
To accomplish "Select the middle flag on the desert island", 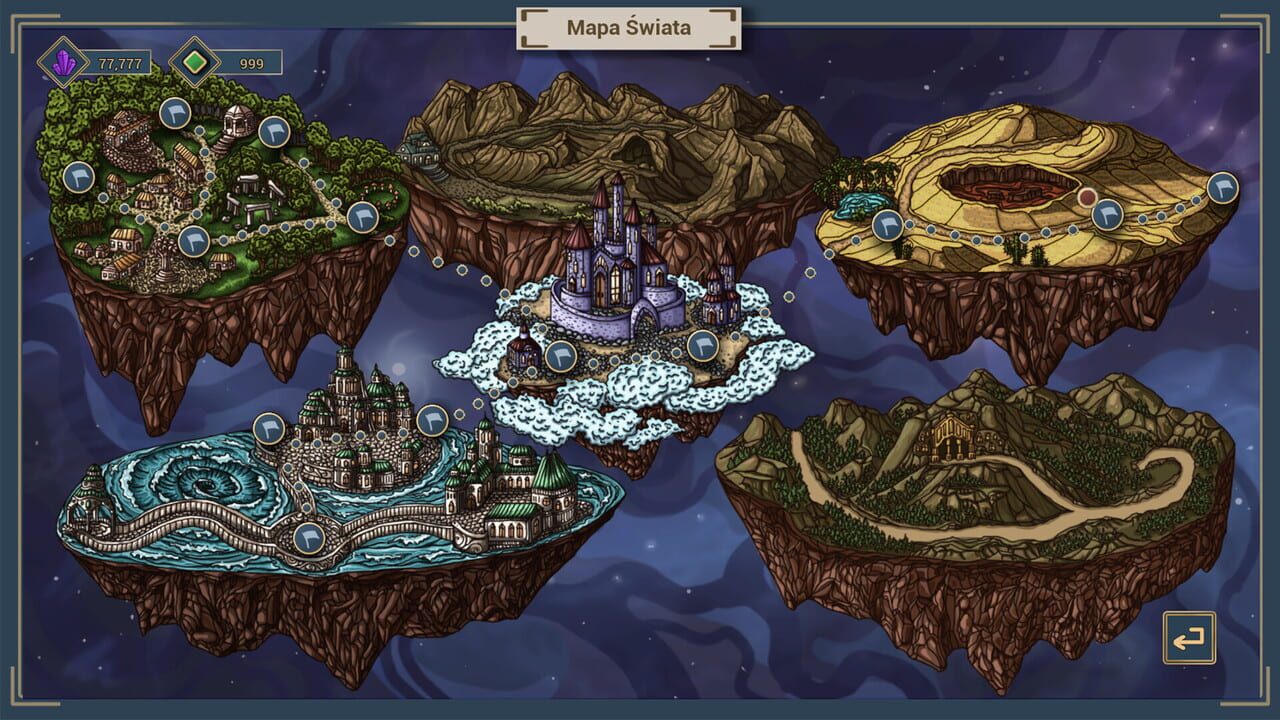I will pyautogui.click(x=1107, y=216).
